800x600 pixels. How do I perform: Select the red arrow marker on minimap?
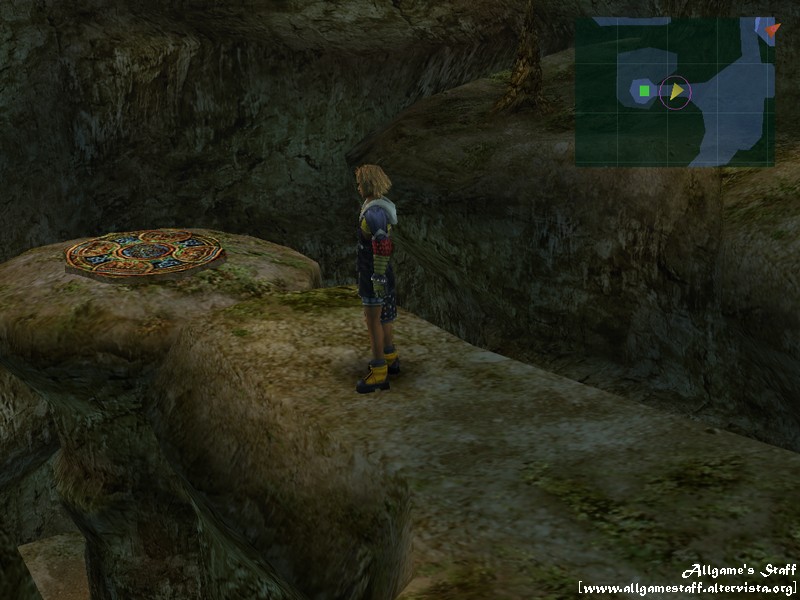point(770,30)
